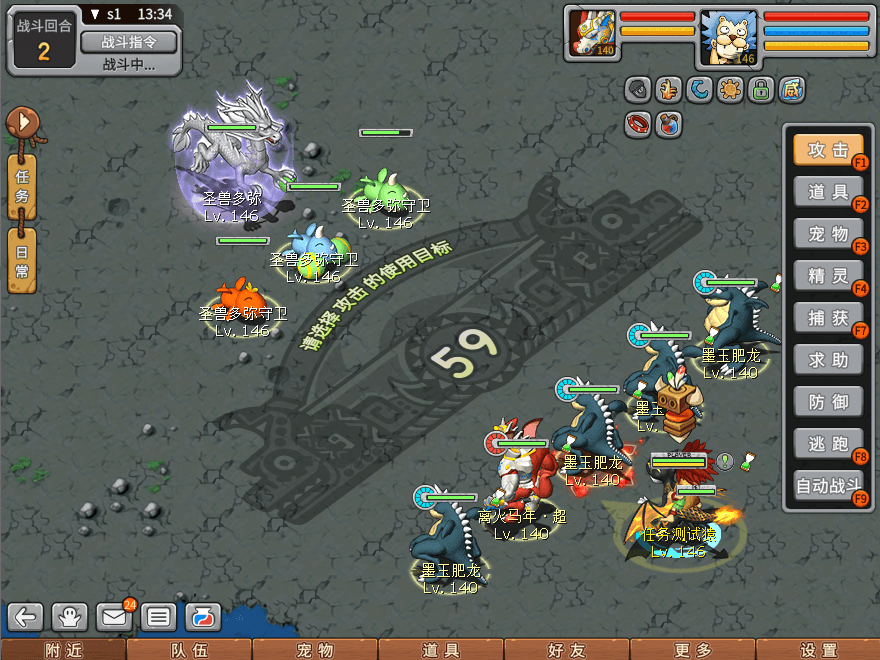Choose the 防御 (Defend) command
Screen dimensions: 880x660
coord(828,401)
